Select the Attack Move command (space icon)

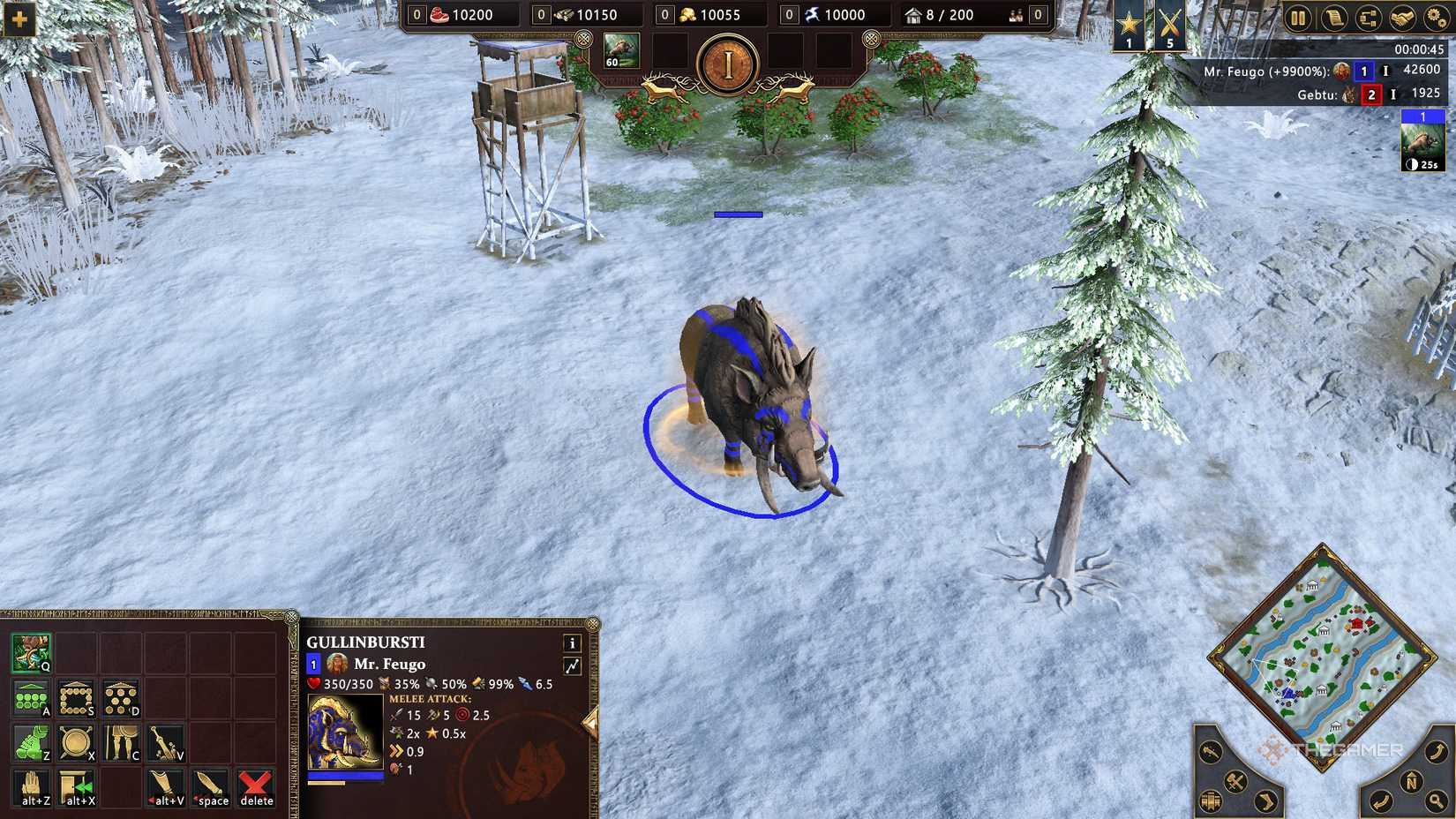(x=212, y=789)
